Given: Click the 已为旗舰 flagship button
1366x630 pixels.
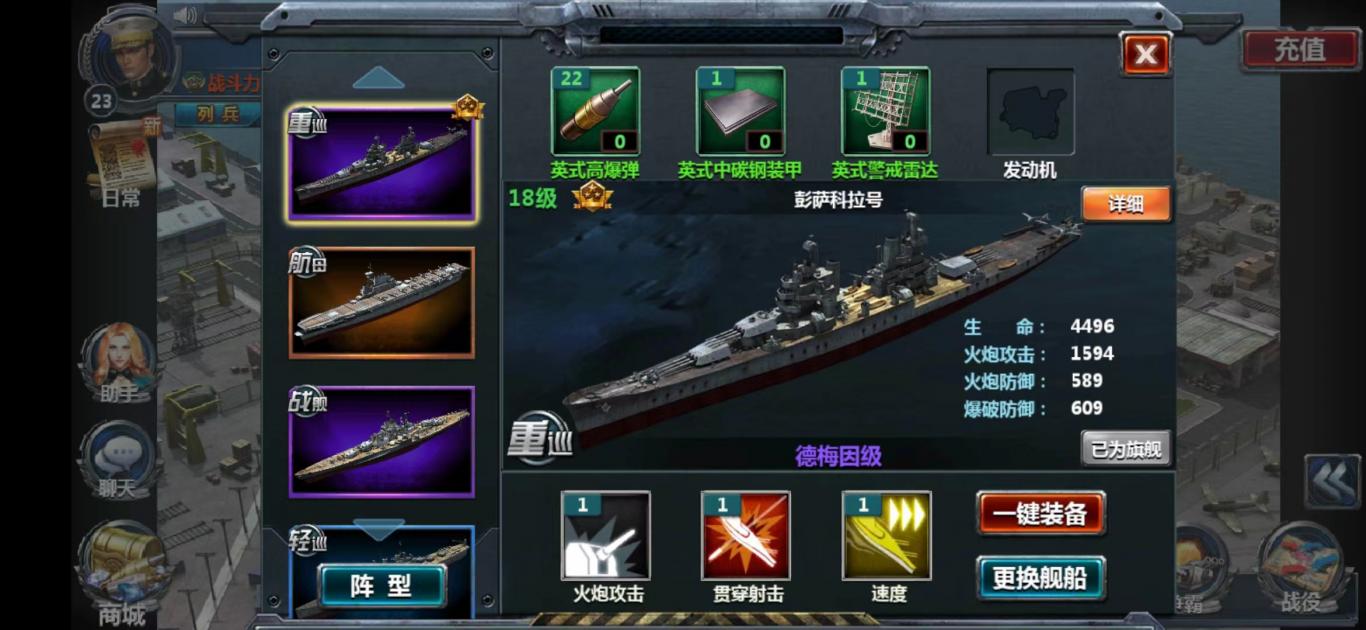Looking at the screenshot, I should [1126, 449].
